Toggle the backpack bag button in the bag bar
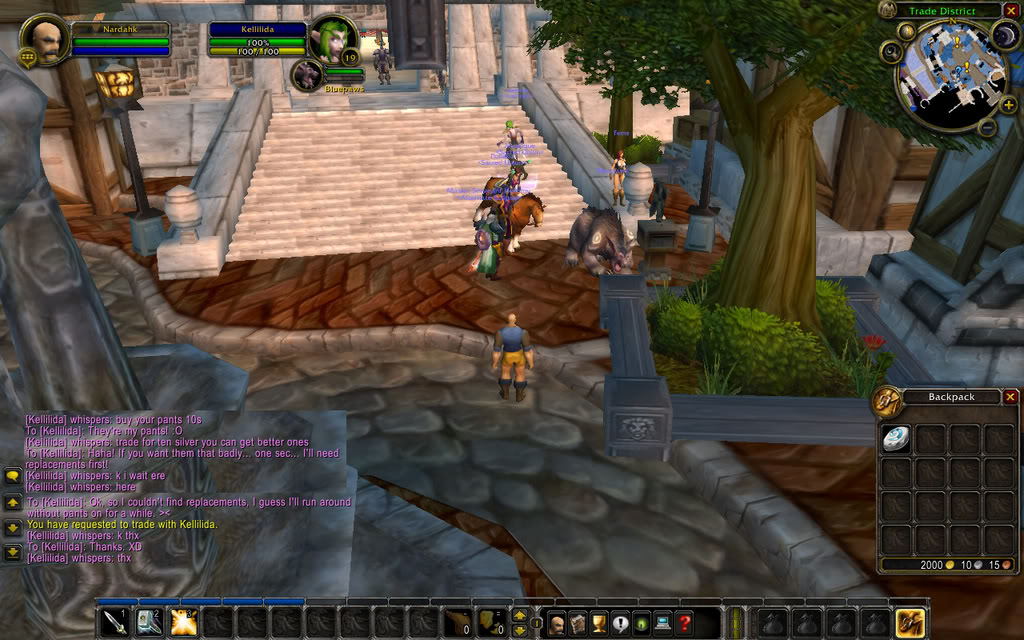 coord(909,622)
